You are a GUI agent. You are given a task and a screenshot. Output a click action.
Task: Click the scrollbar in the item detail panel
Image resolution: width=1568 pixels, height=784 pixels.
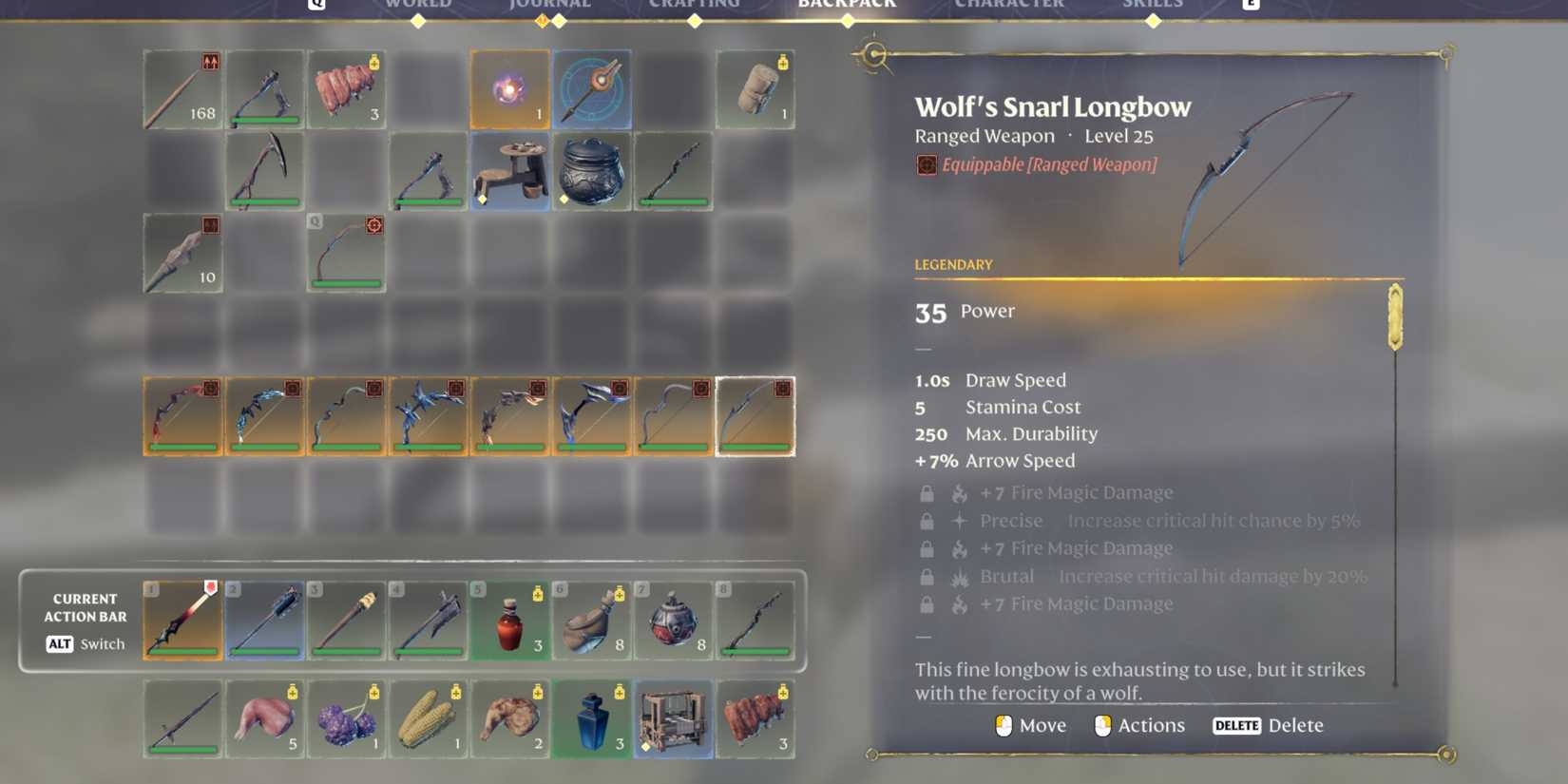[x=1395, y=318]
